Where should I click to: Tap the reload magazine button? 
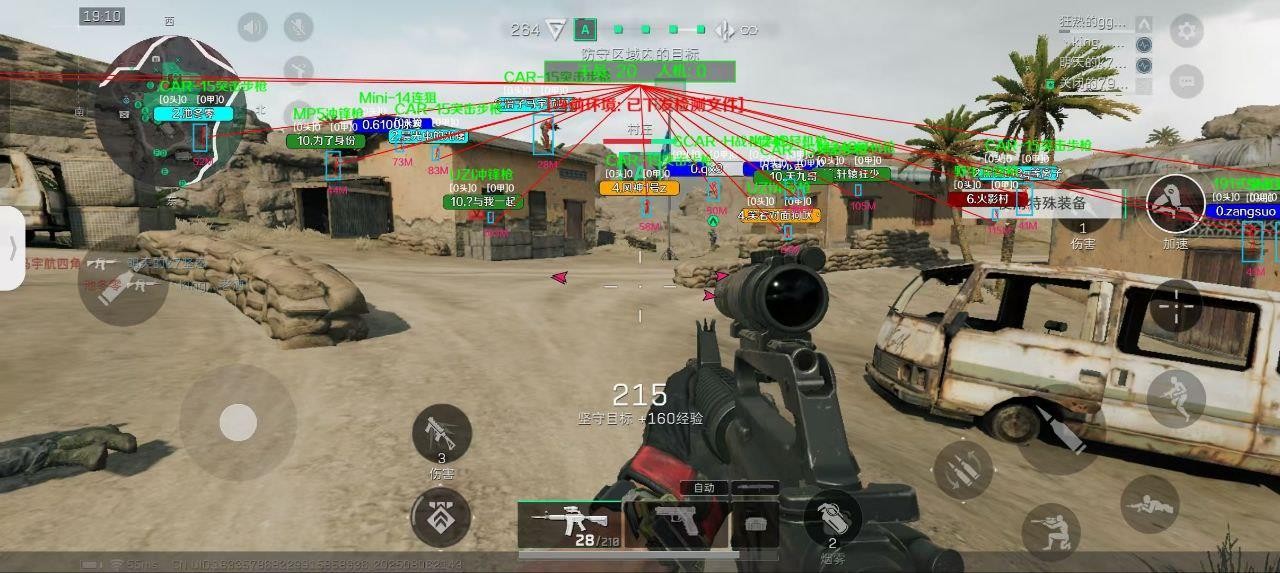963,470
